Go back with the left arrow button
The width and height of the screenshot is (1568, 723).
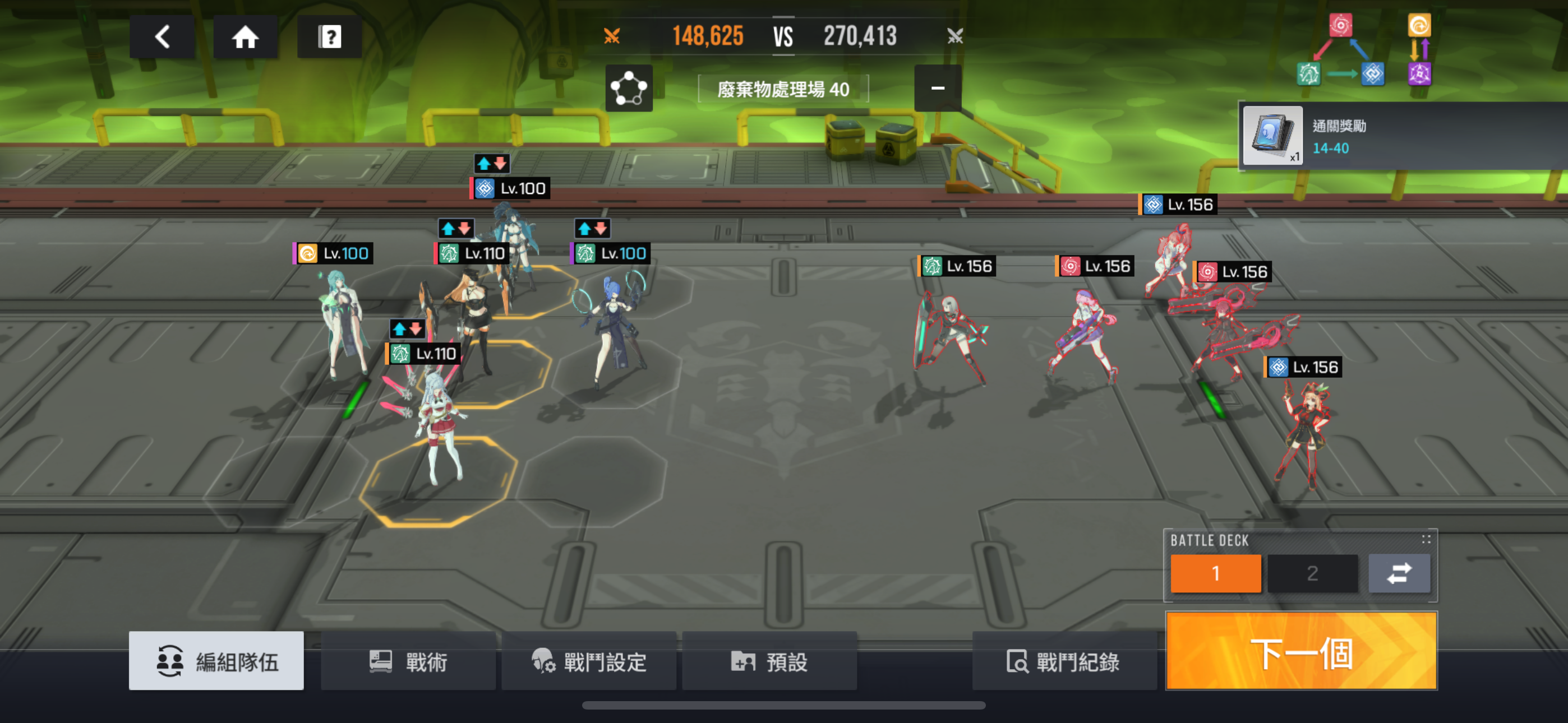coord(162,37)
